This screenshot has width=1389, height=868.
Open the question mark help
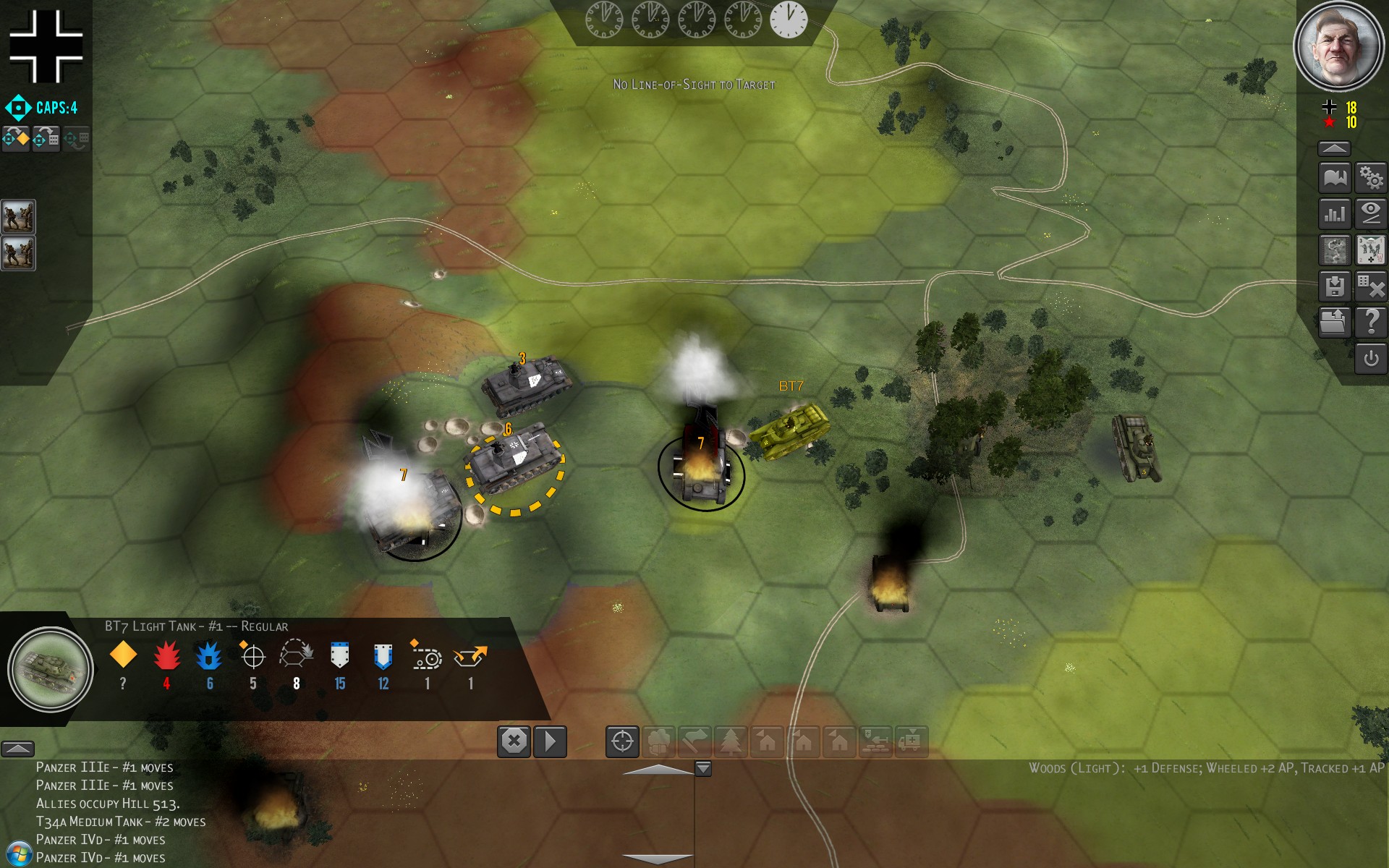(1371, 322)
